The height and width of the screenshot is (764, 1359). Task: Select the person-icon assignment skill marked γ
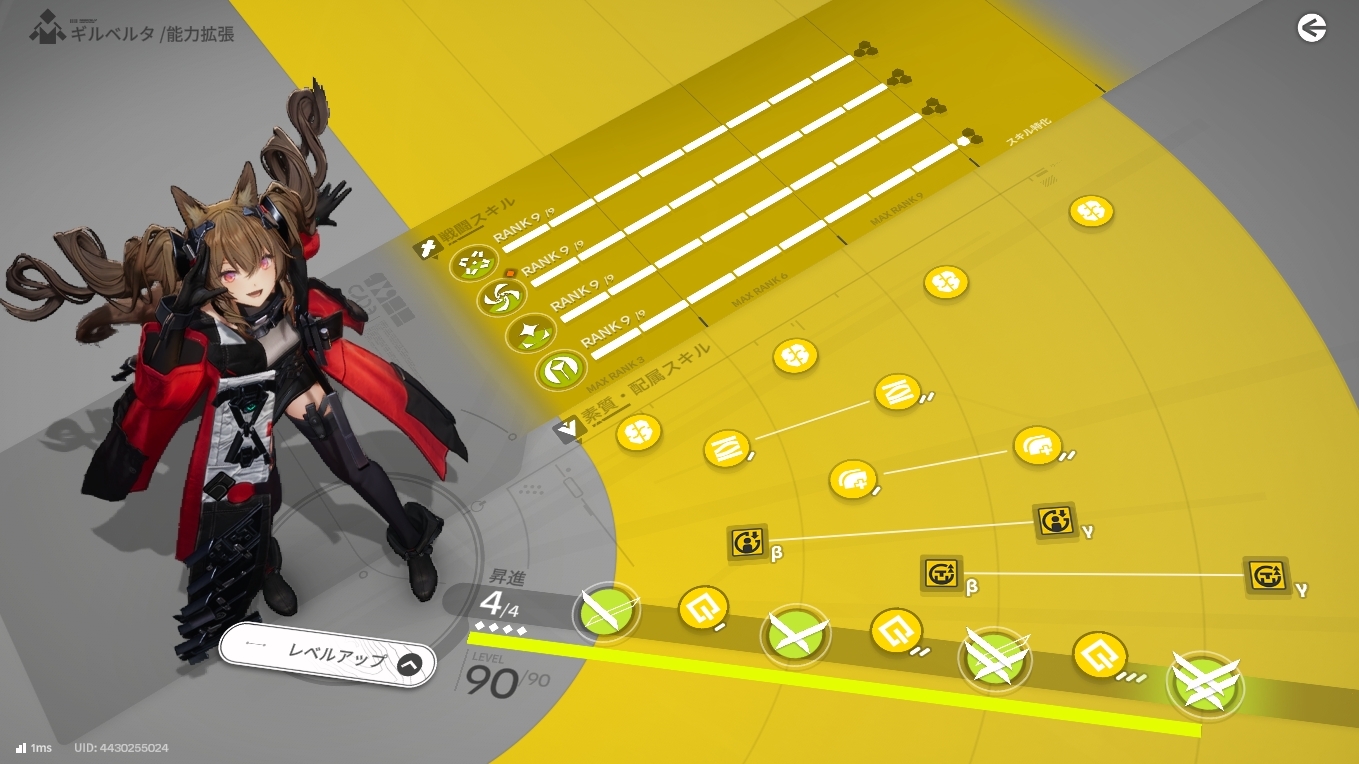[x=1055, y=521]
